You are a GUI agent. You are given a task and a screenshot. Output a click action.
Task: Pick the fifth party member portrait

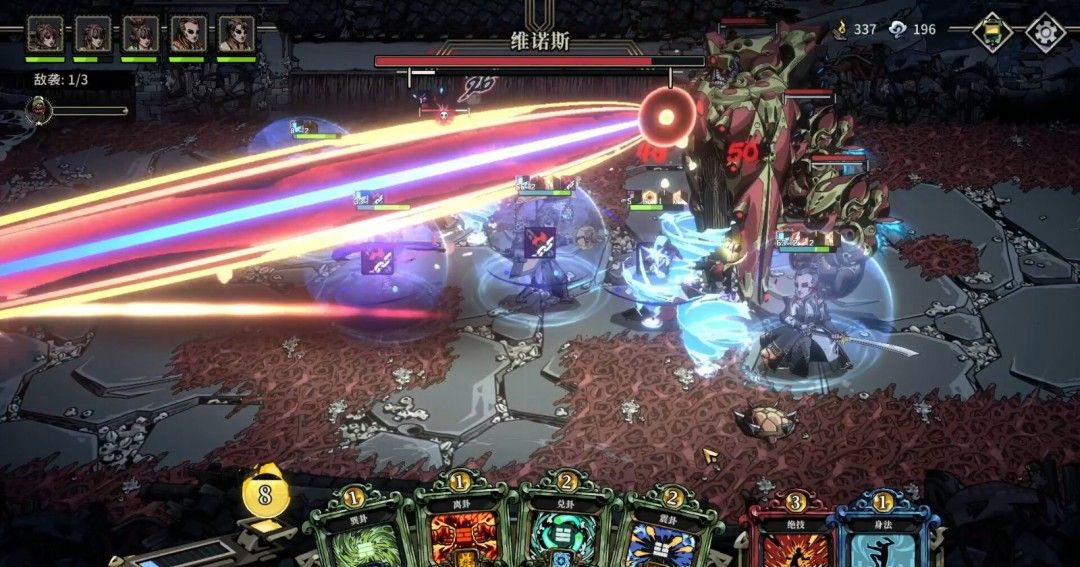(x=236, y=34)
